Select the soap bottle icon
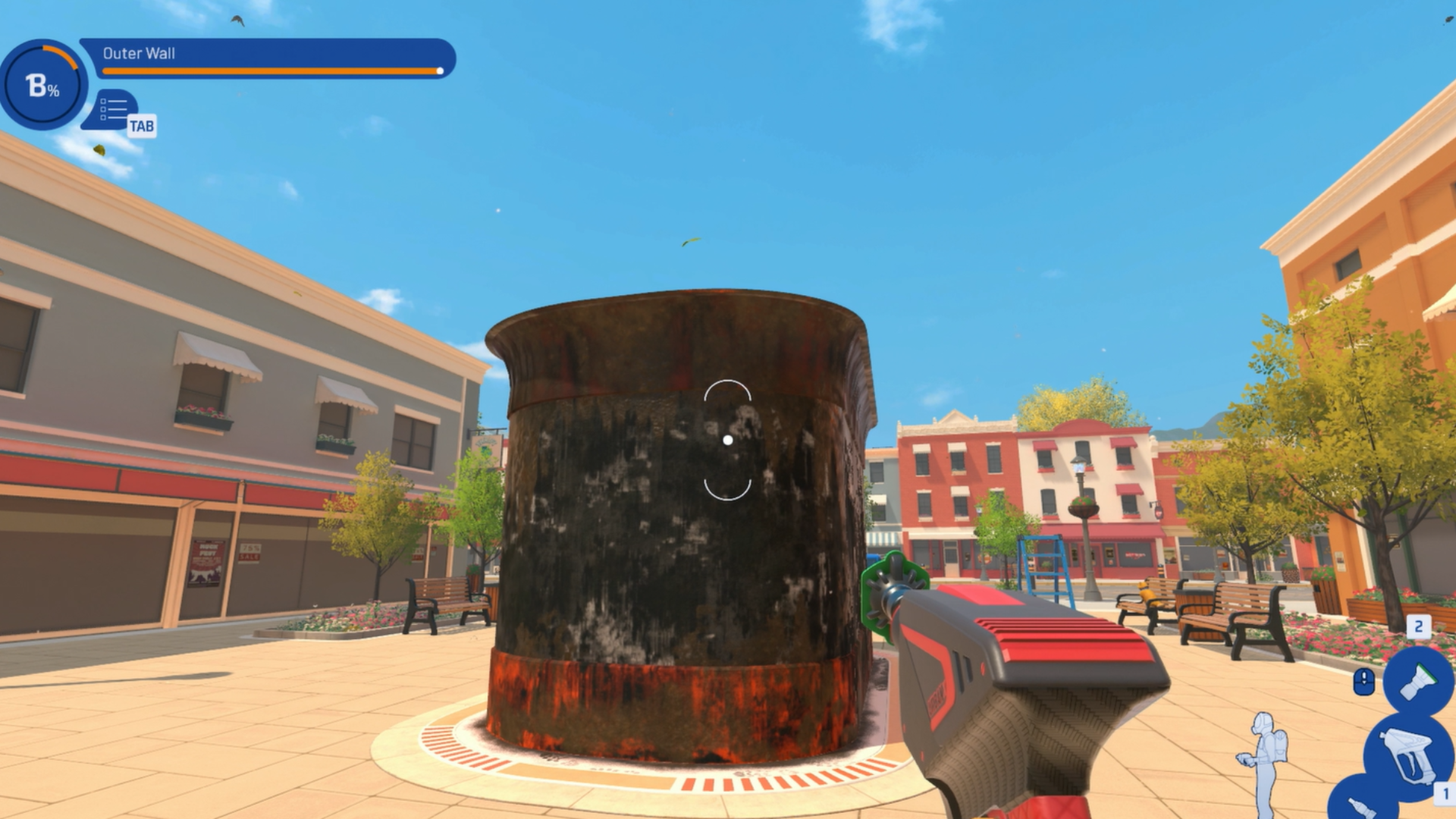 pyautogui.click(x=1362, y=804)
